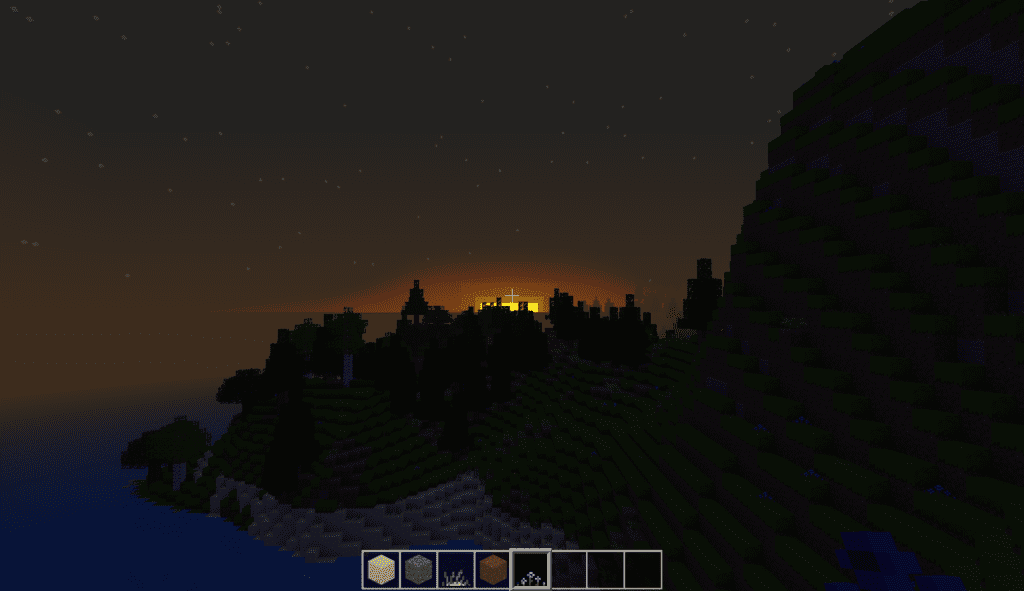
Task: Select the gray gravel block slot
Action: [x=418, y=569]
